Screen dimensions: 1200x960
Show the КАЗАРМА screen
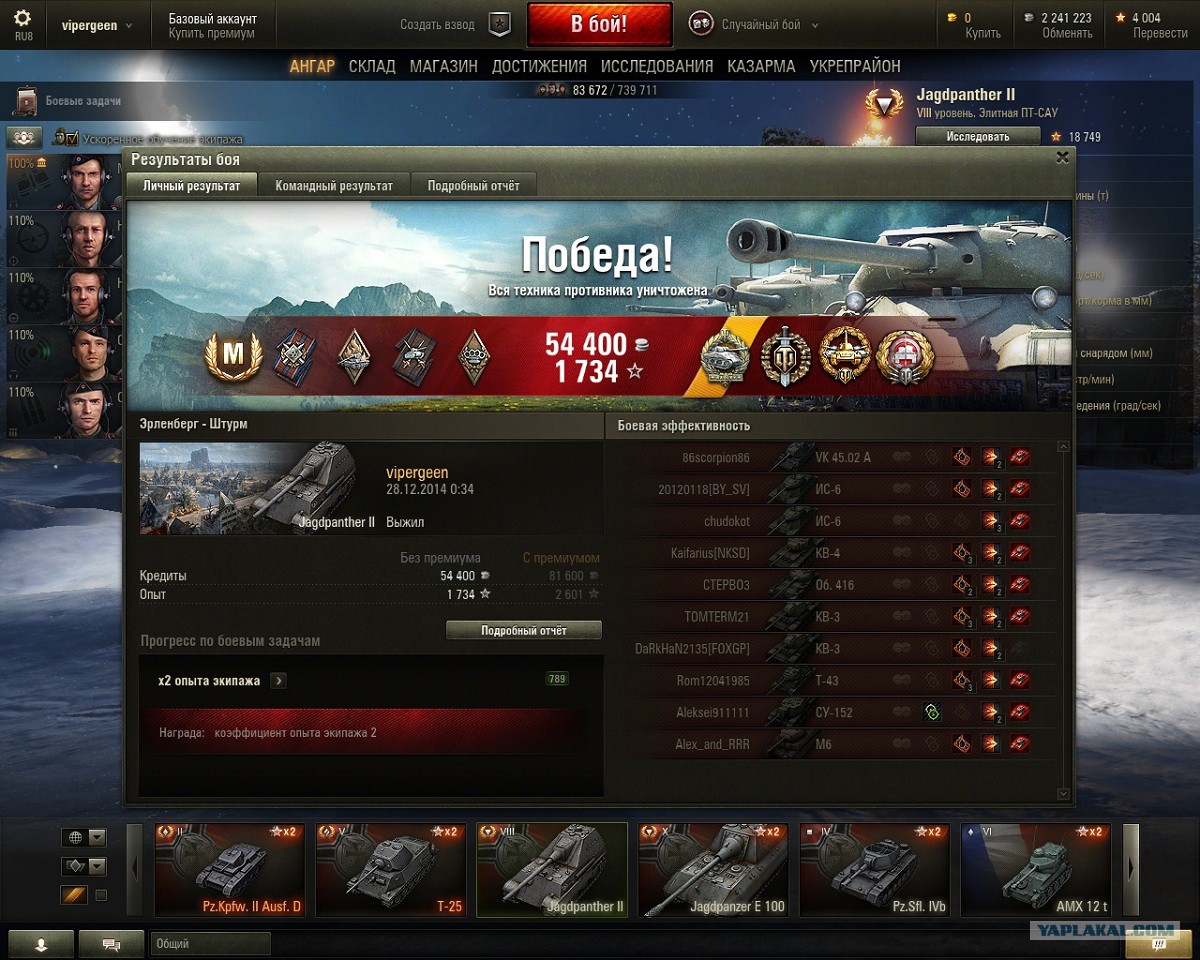click(x=761, y=66)
